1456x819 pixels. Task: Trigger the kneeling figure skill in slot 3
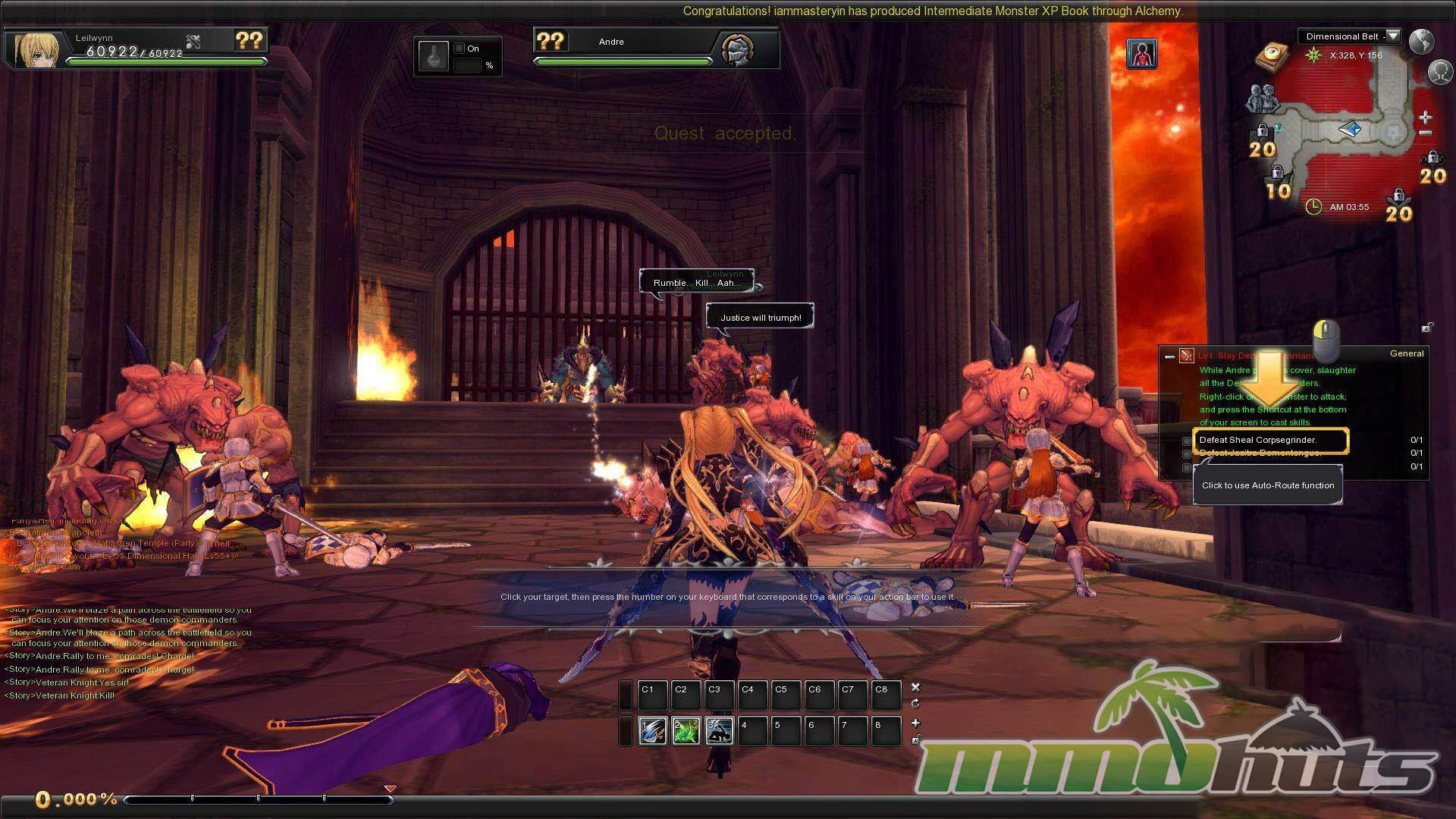tap(719, 730)
